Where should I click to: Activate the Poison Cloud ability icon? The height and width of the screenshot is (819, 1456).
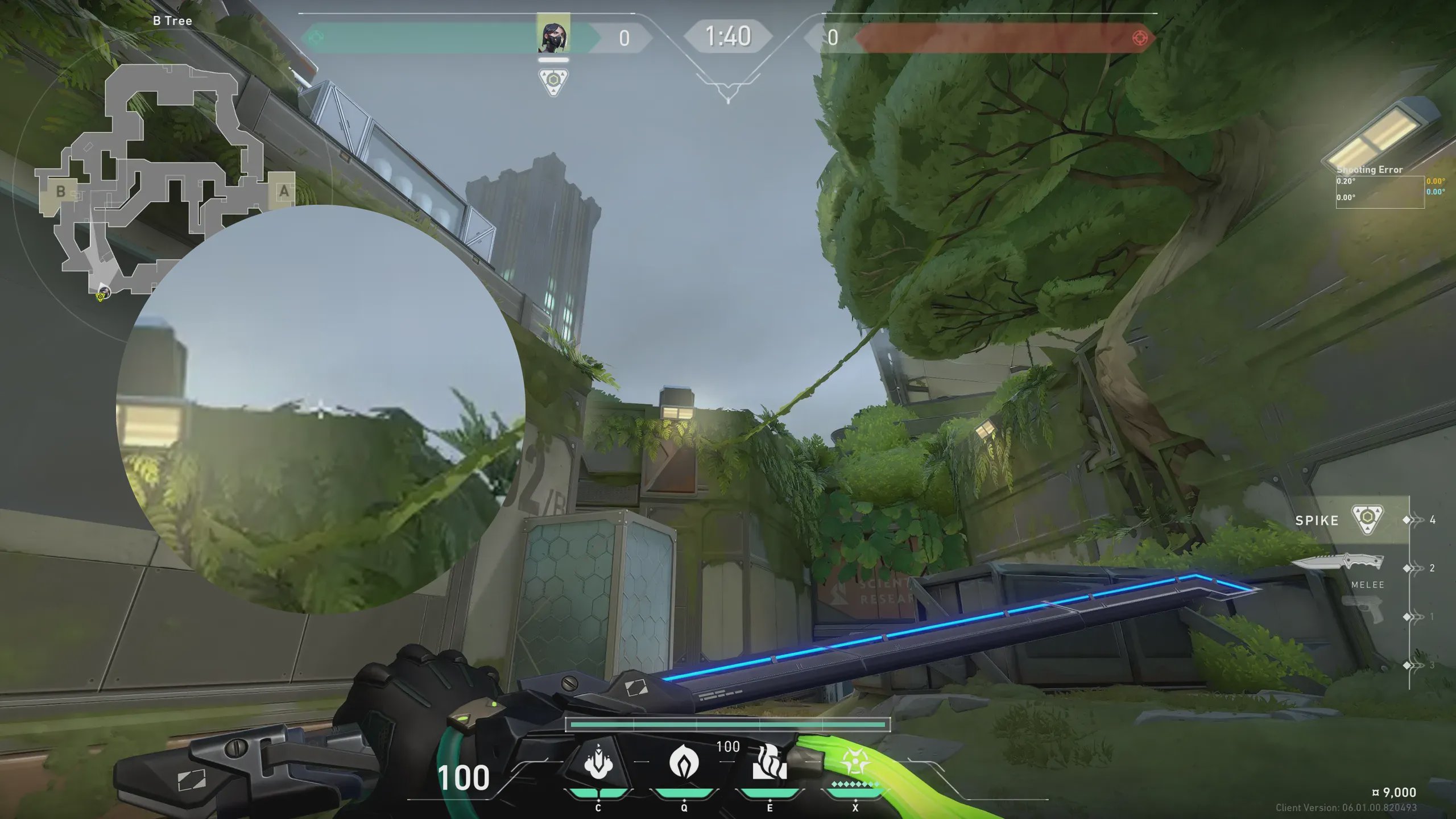pyautogui.click(x=684, y=762)
